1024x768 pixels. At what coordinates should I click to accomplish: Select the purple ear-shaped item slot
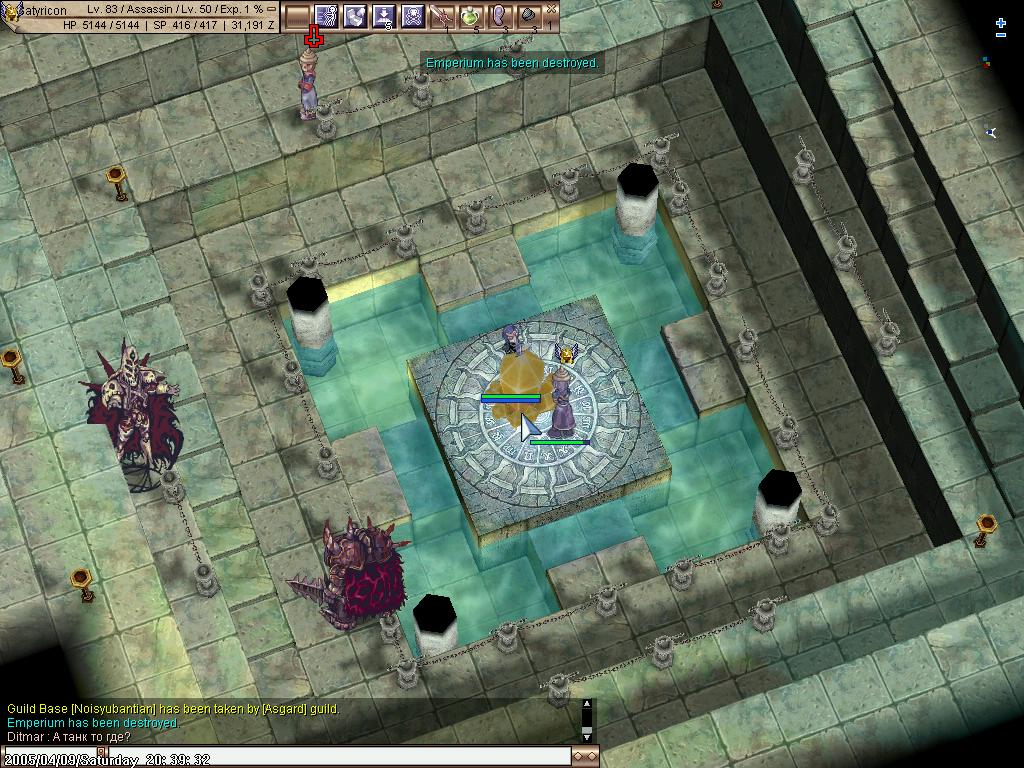[x=498, y=16]
